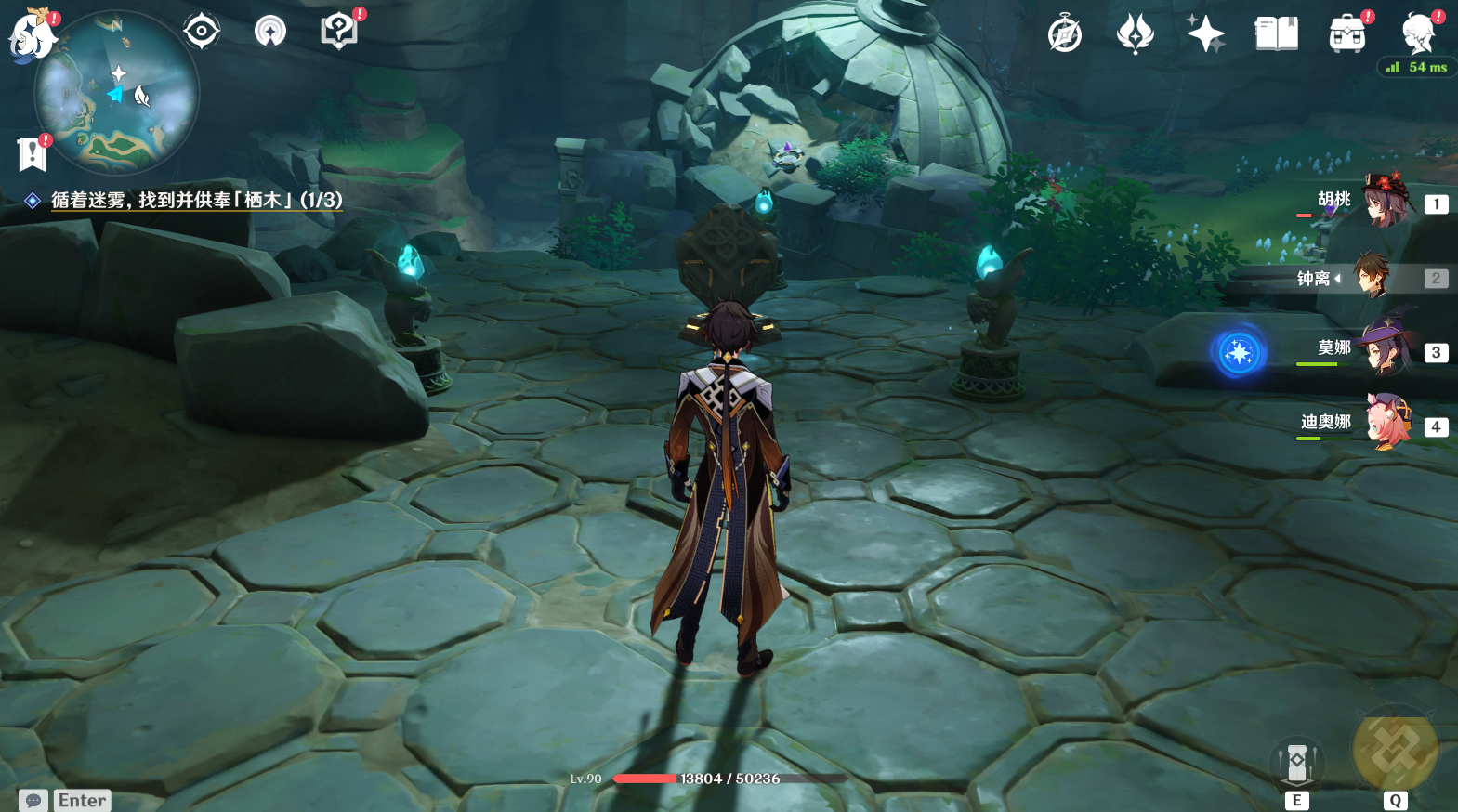Open the events leaf emblem icon

click(x=1135, y=34)
